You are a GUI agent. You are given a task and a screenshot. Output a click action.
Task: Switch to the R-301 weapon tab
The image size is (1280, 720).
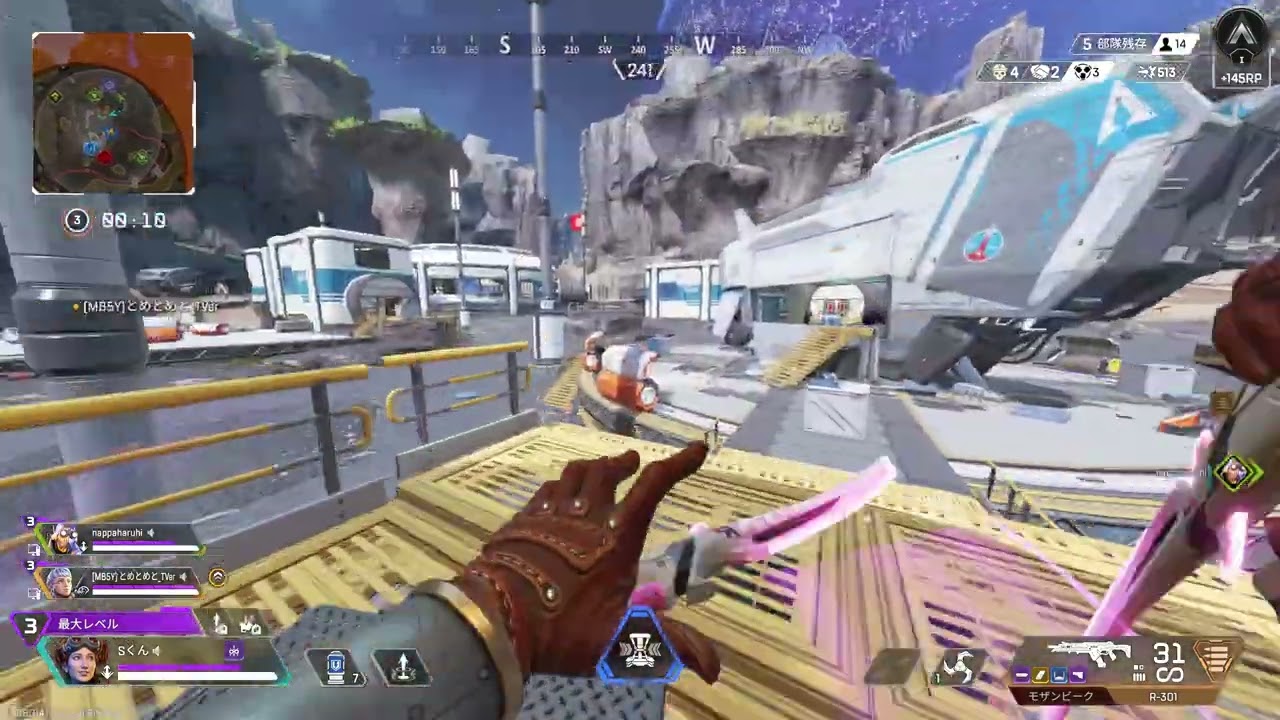tap(1163, 696)
